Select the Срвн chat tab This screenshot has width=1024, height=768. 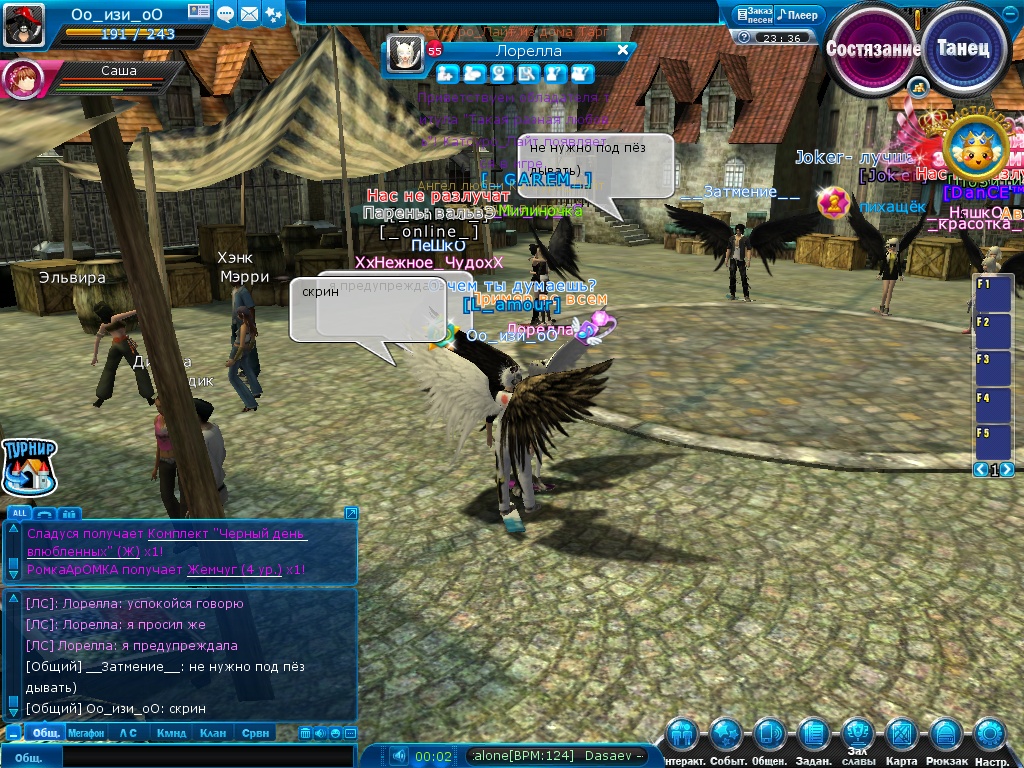[x=255, y=733]
